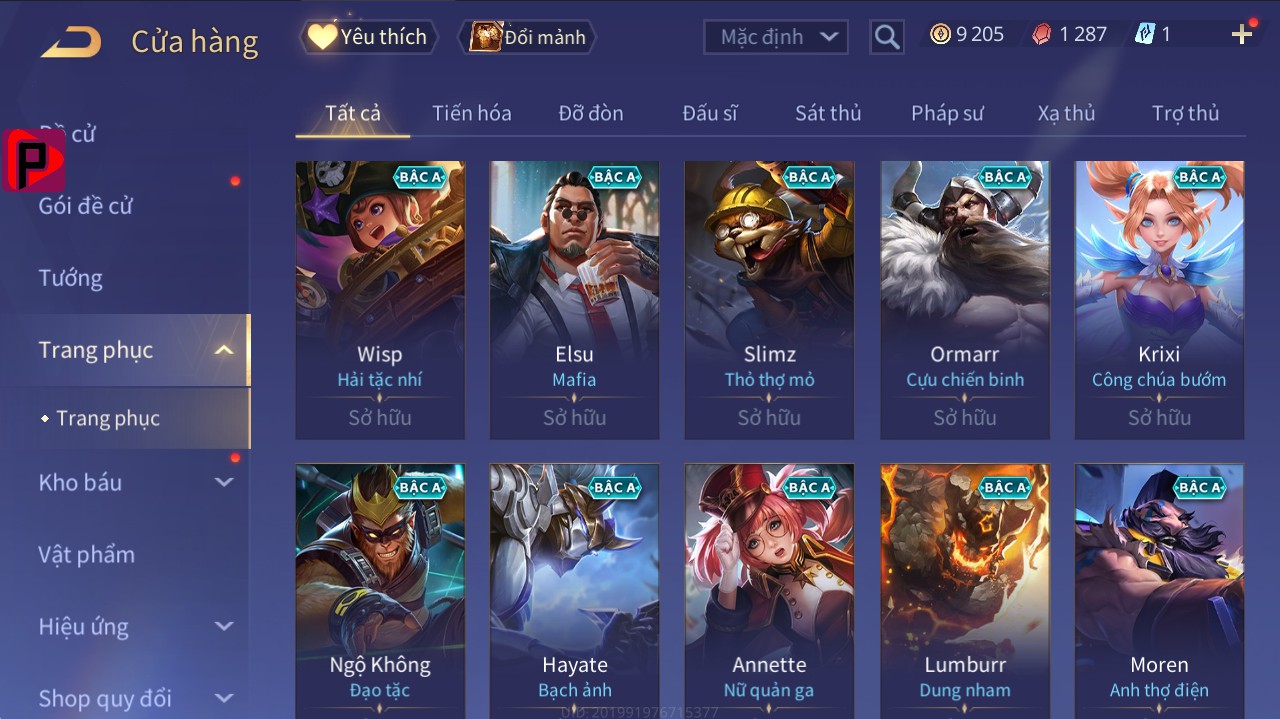Open the Annette Nữ quản ga skin card
The width and height of the screenshot is (1280, 719).
tap(769, 590)
